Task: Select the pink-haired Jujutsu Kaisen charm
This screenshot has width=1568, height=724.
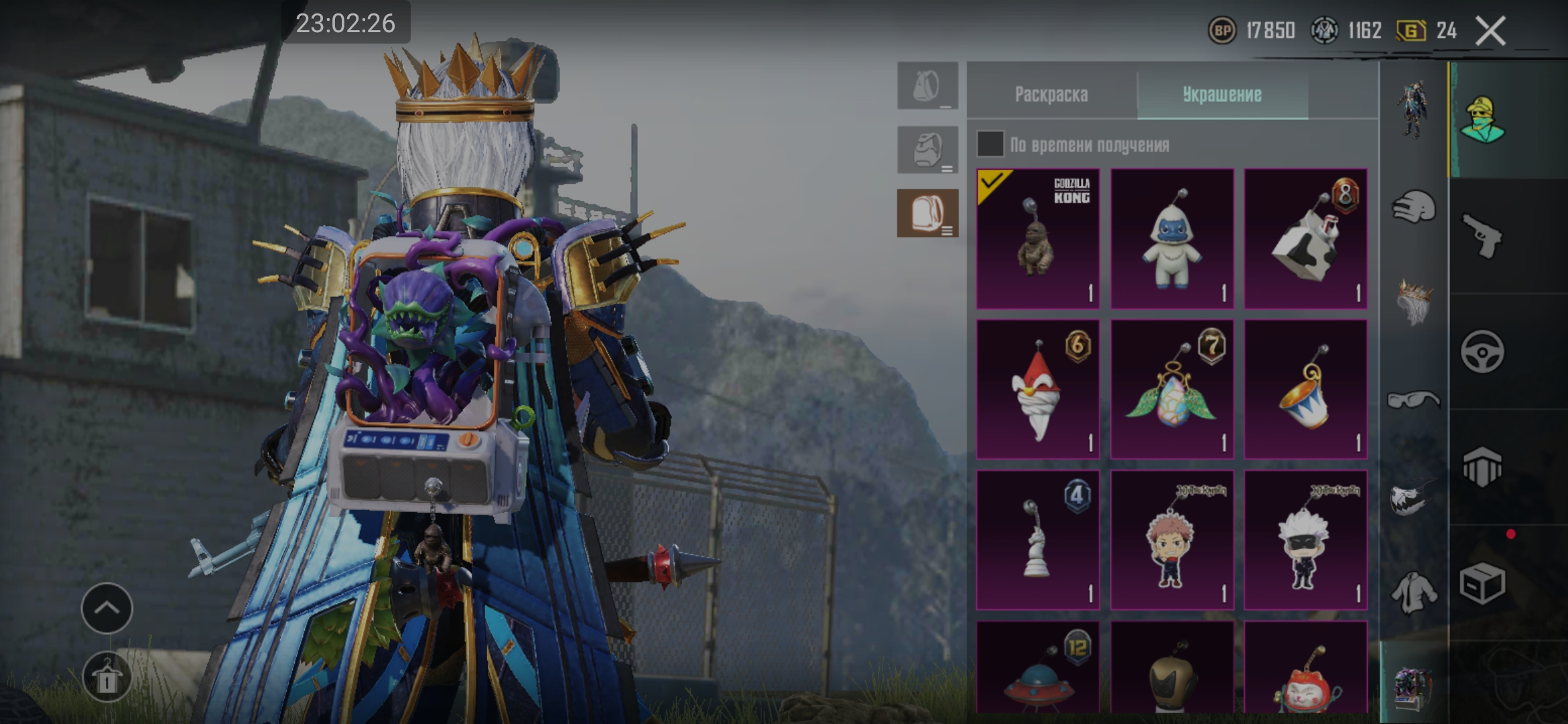Action: 1172,540
